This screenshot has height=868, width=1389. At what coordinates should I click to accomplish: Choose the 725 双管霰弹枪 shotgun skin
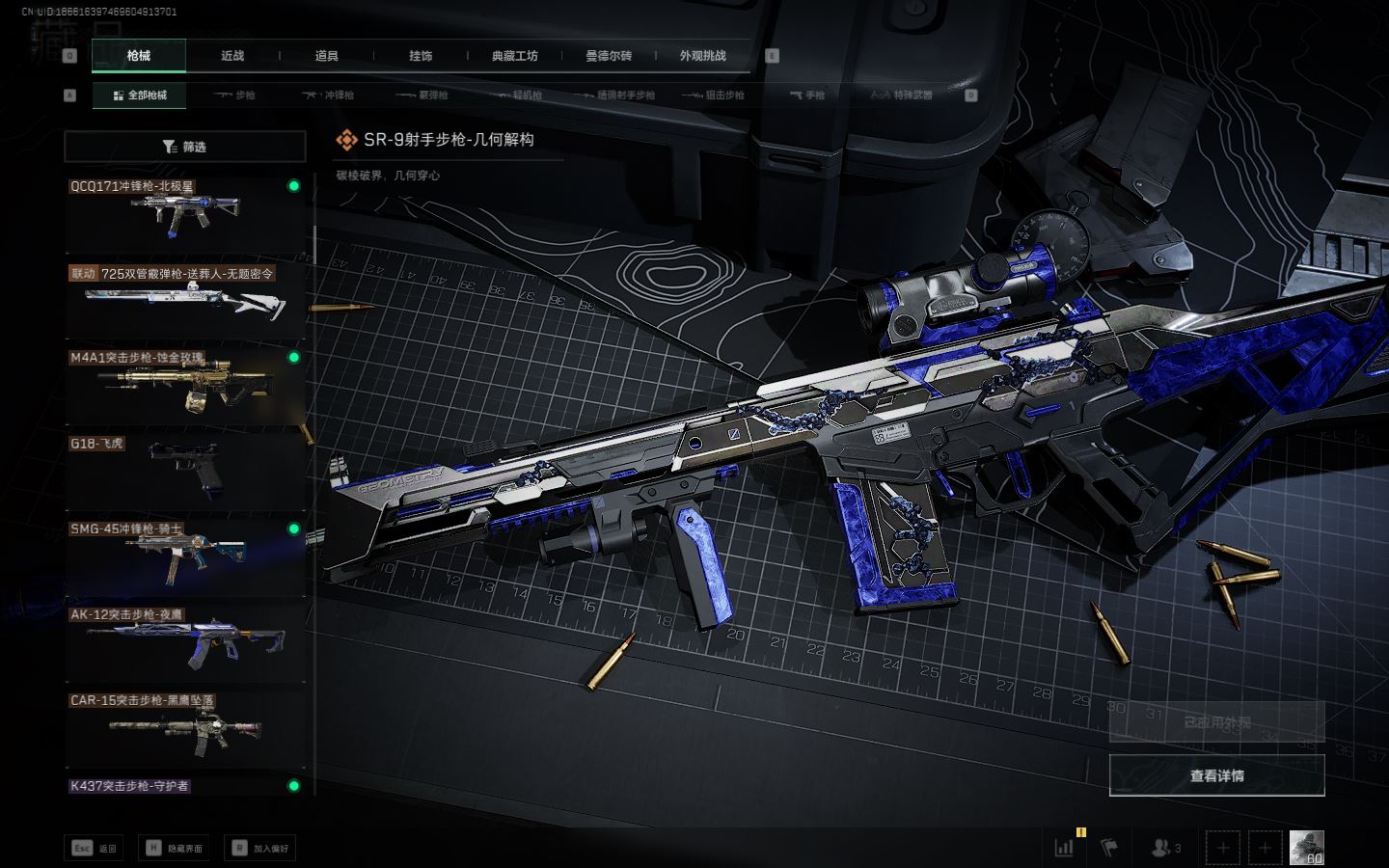pos(184,300)
